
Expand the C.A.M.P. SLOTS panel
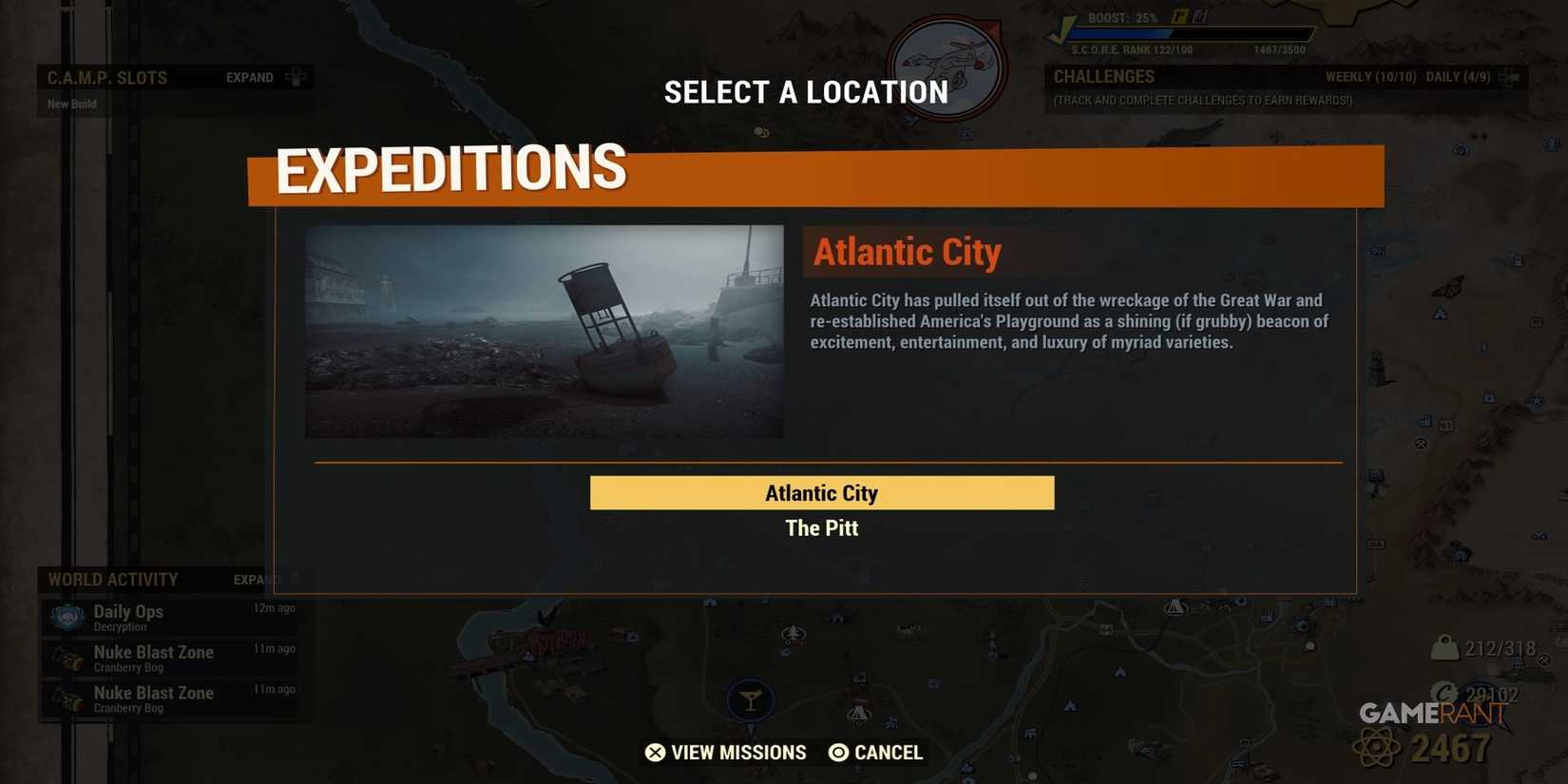tap(249, 77)
